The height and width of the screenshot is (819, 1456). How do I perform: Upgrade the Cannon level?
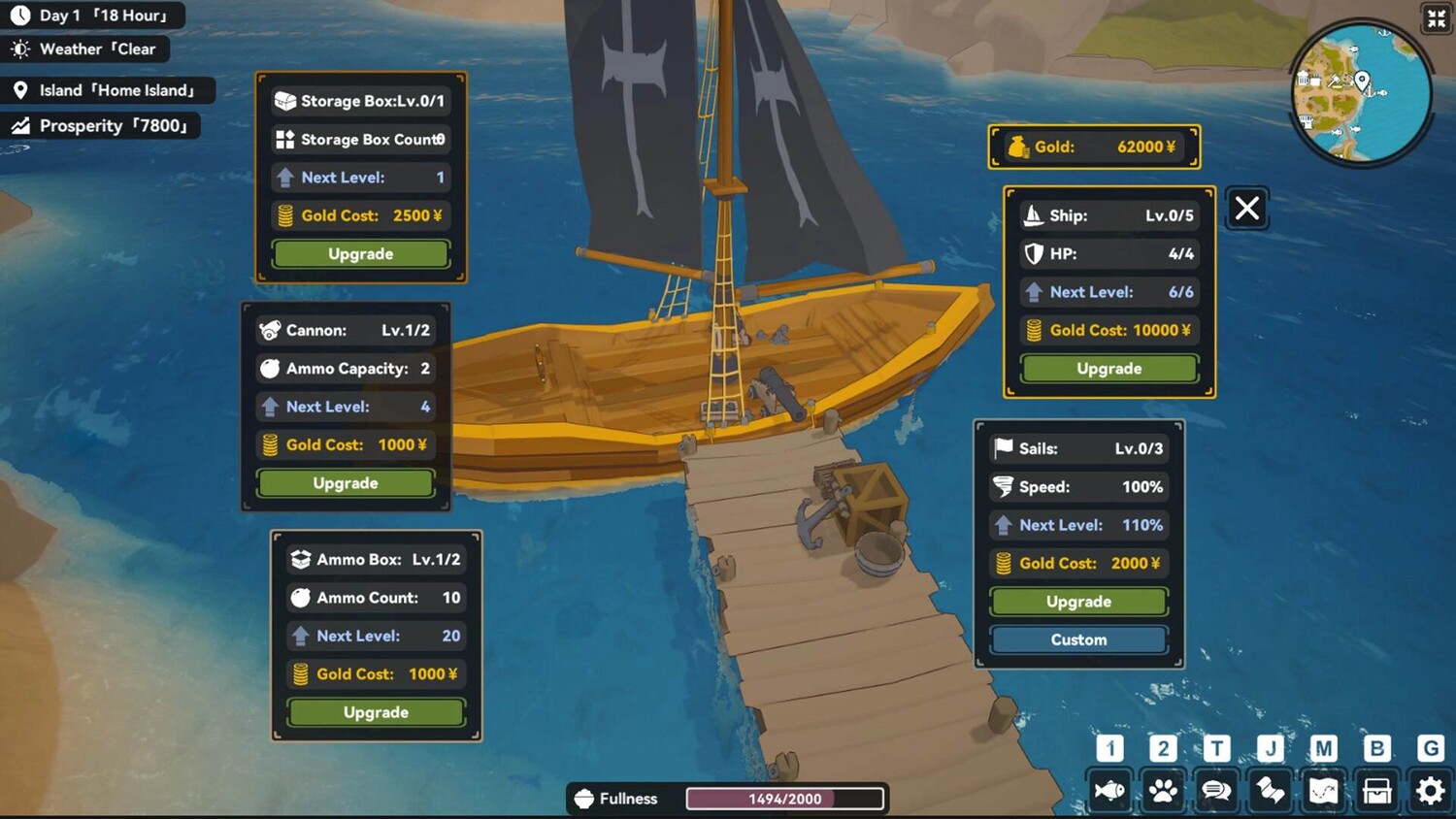coord(345,483)
